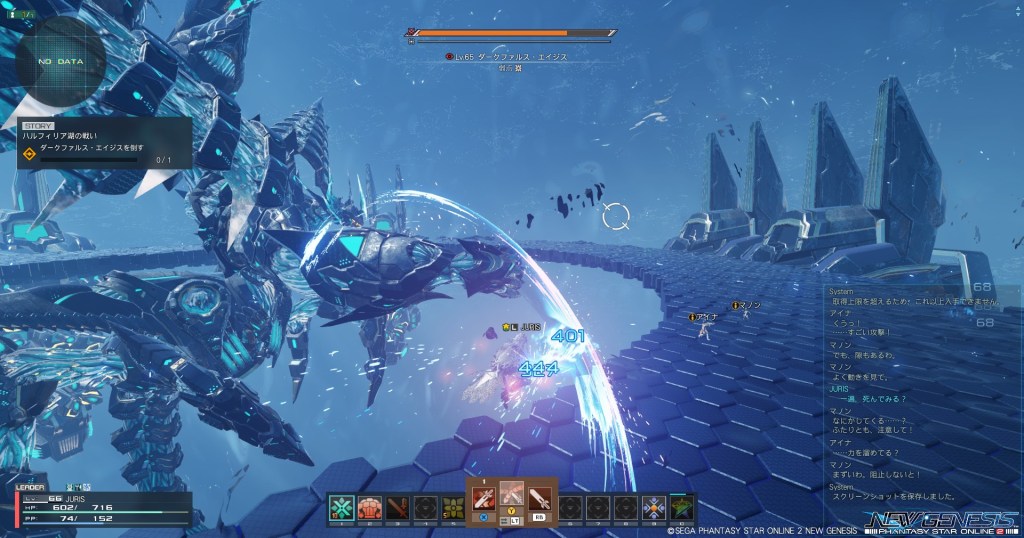Select the green star icon in slot 0
Image resolution: width=1024 pixels, height=538 pixels.
pyautogui.click(x=682, y=507)
